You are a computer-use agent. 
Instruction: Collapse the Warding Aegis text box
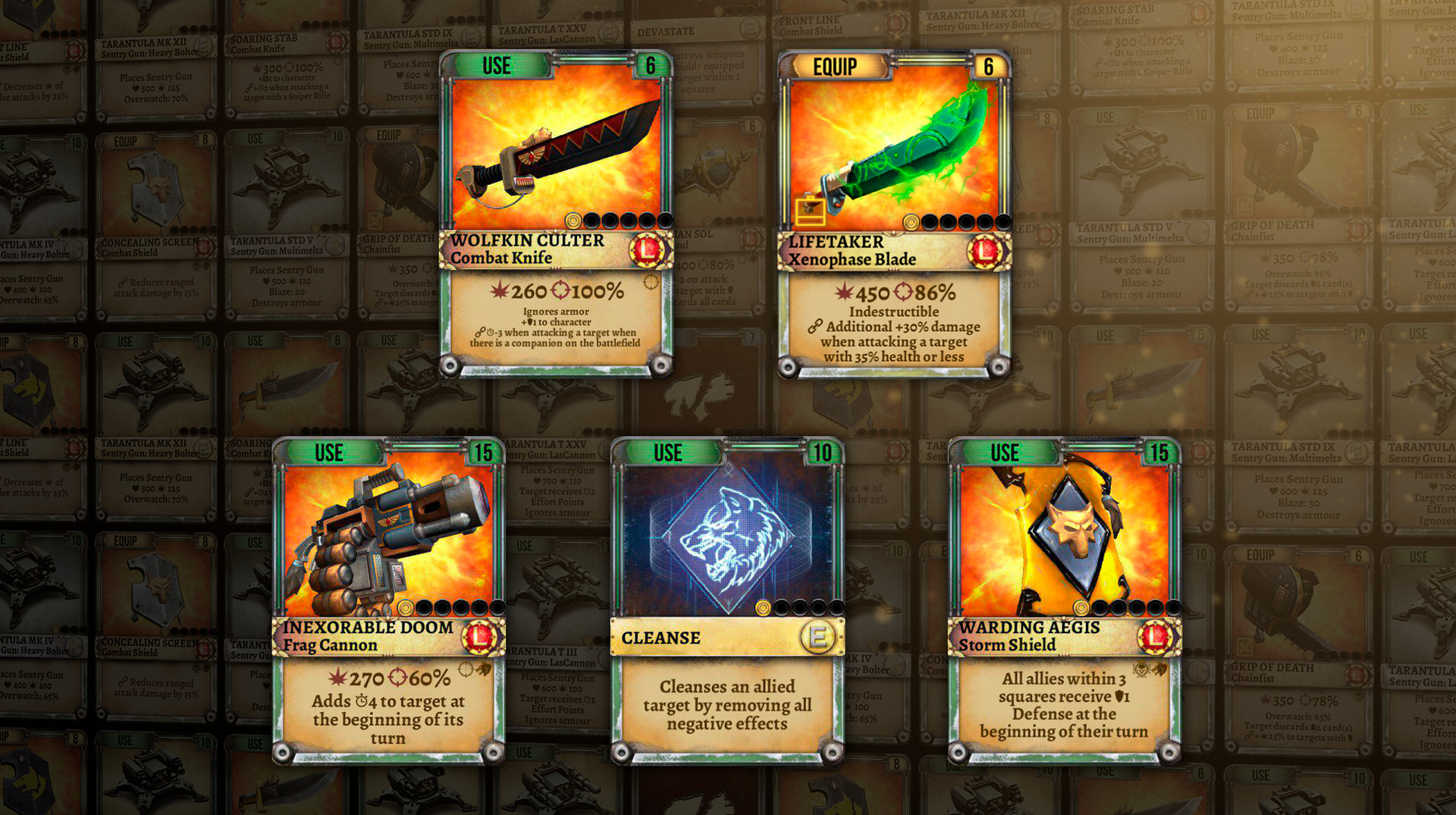coord(1065,701)
